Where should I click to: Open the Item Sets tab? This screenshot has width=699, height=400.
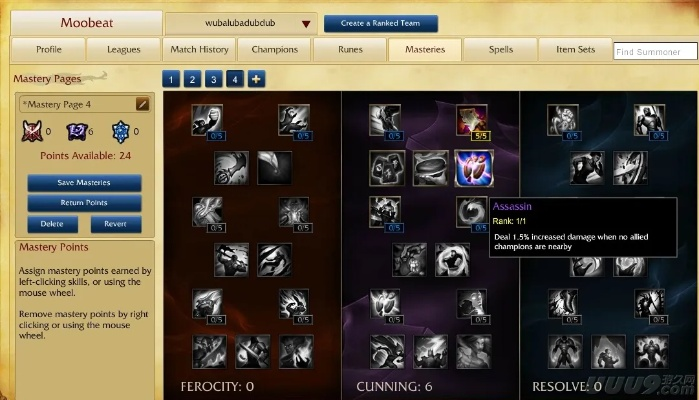[575, 49]
